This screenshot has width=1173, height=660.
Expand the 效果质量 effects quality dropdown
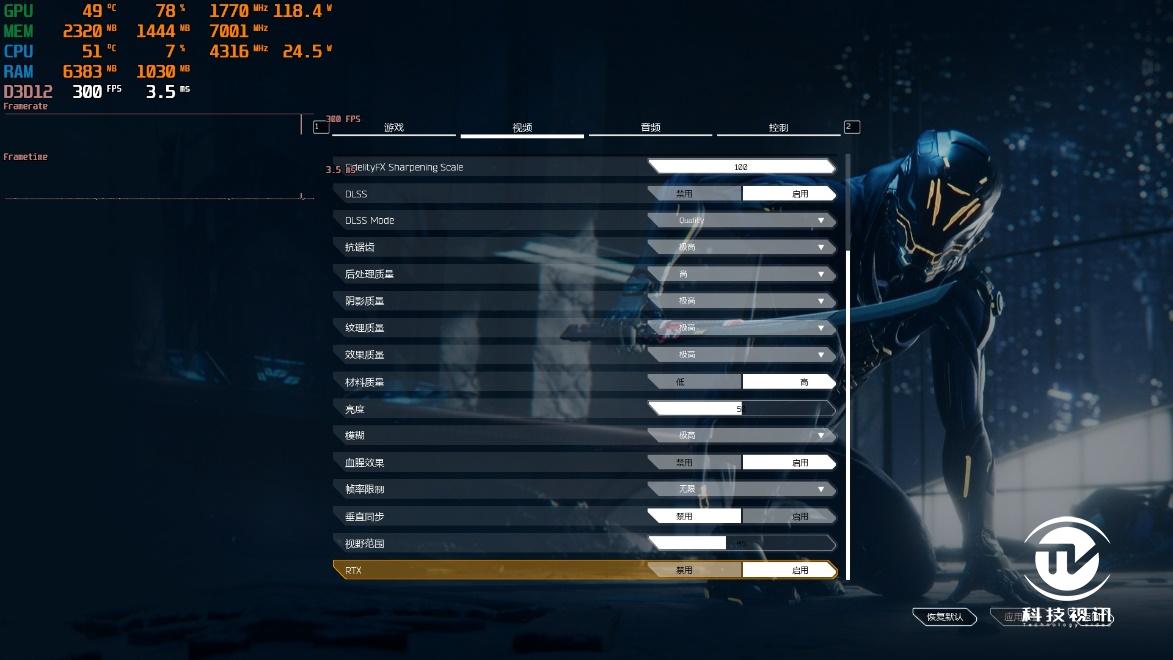coord(741,355)
